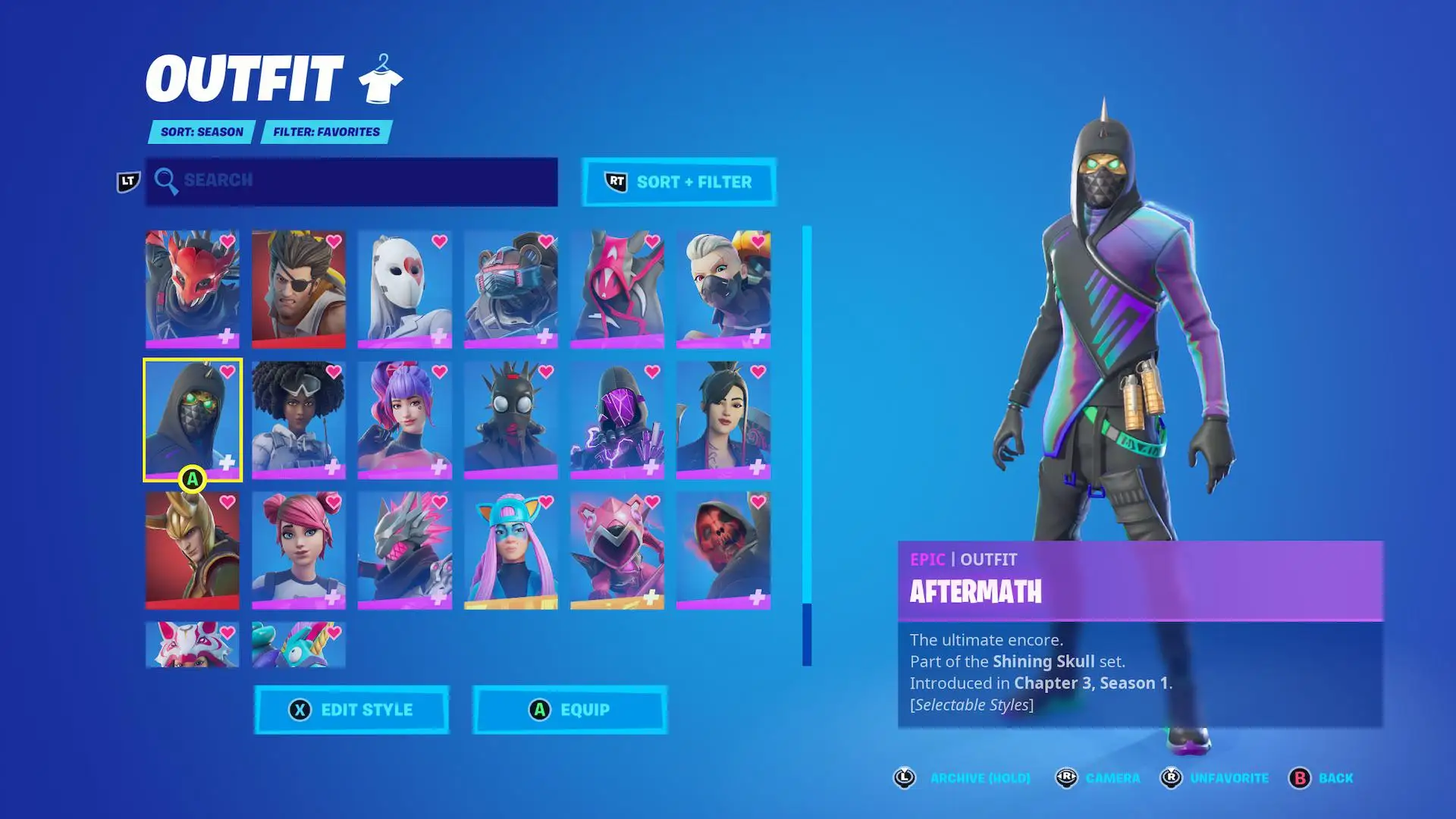Click the LT trigger icon beside the search bar
Viewport: 1456px width, 819px height.
click(127, 180)
